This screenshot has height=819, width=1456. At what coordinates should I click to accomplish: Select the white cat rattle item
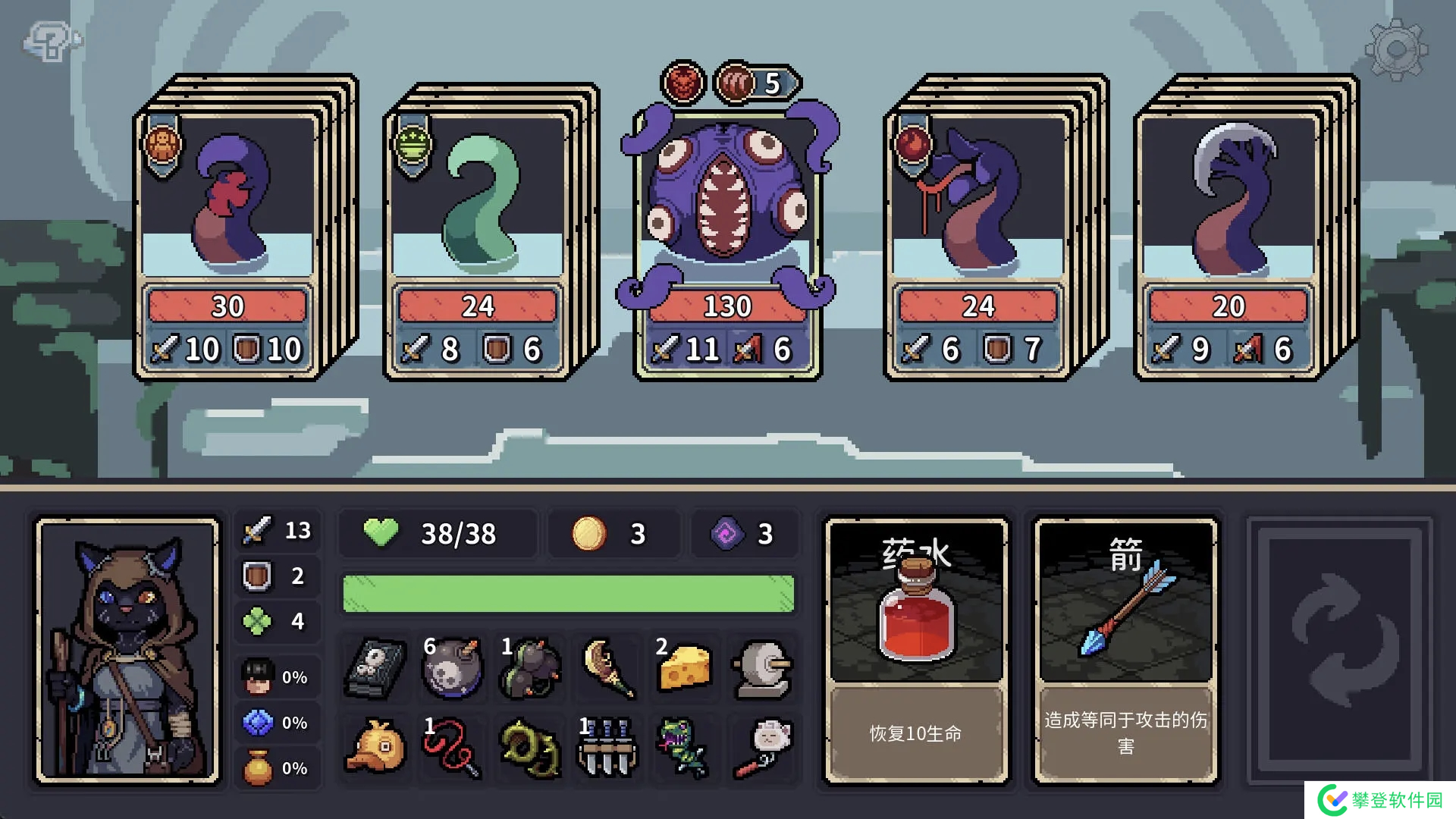[x=762, y=747]
